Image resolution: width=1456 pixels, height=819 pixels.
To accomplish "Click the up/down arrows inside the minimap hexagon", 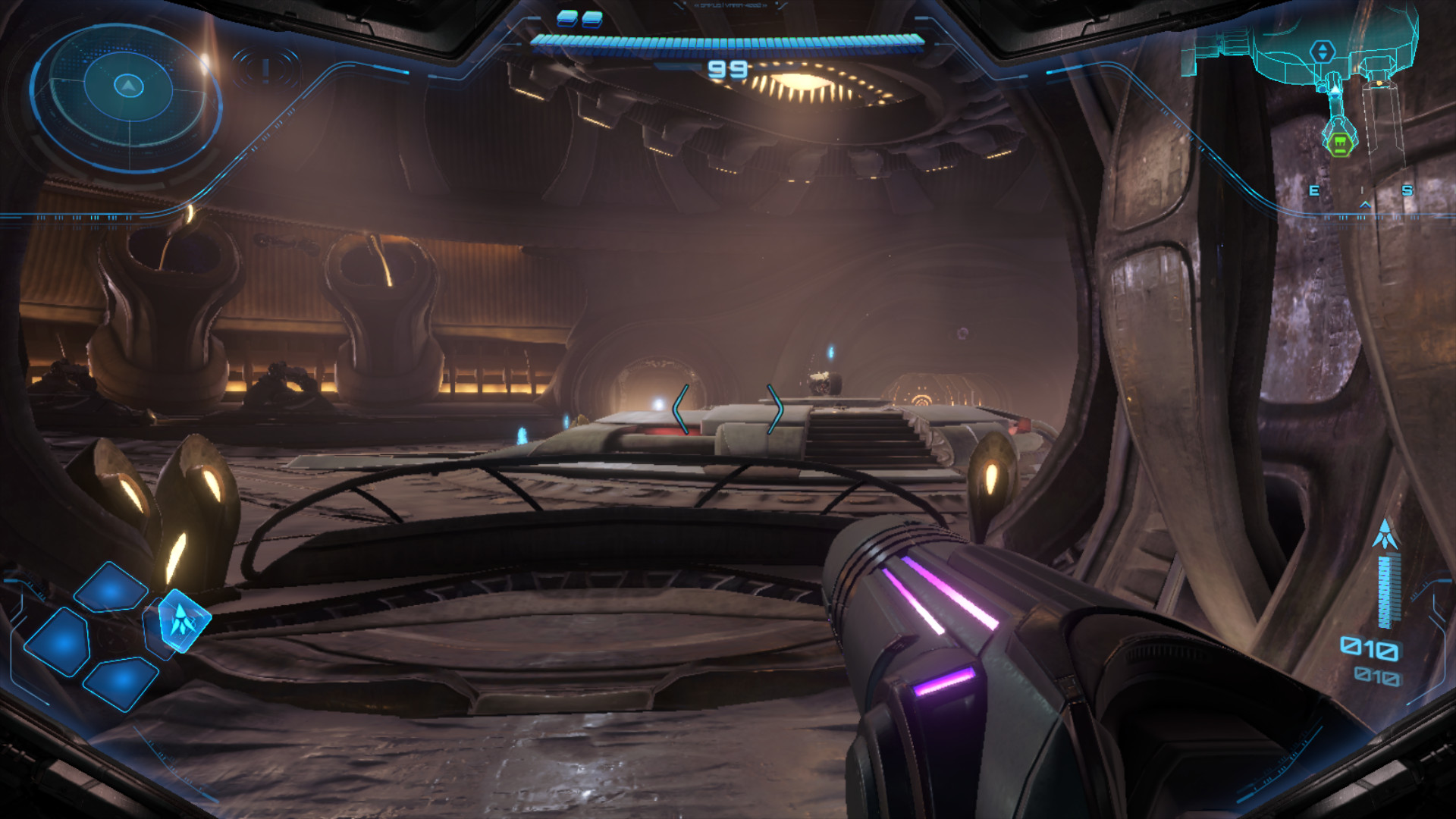I will 1323,51.
